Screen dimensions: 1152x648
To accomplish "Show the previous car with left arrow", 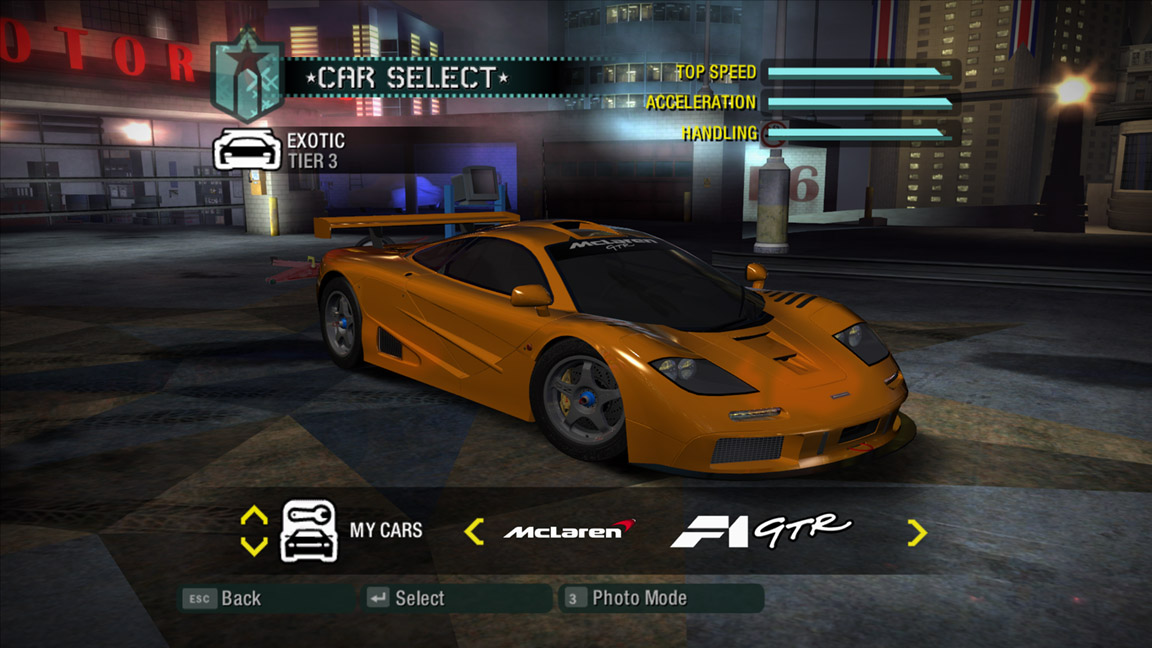I will click(474, 531).
